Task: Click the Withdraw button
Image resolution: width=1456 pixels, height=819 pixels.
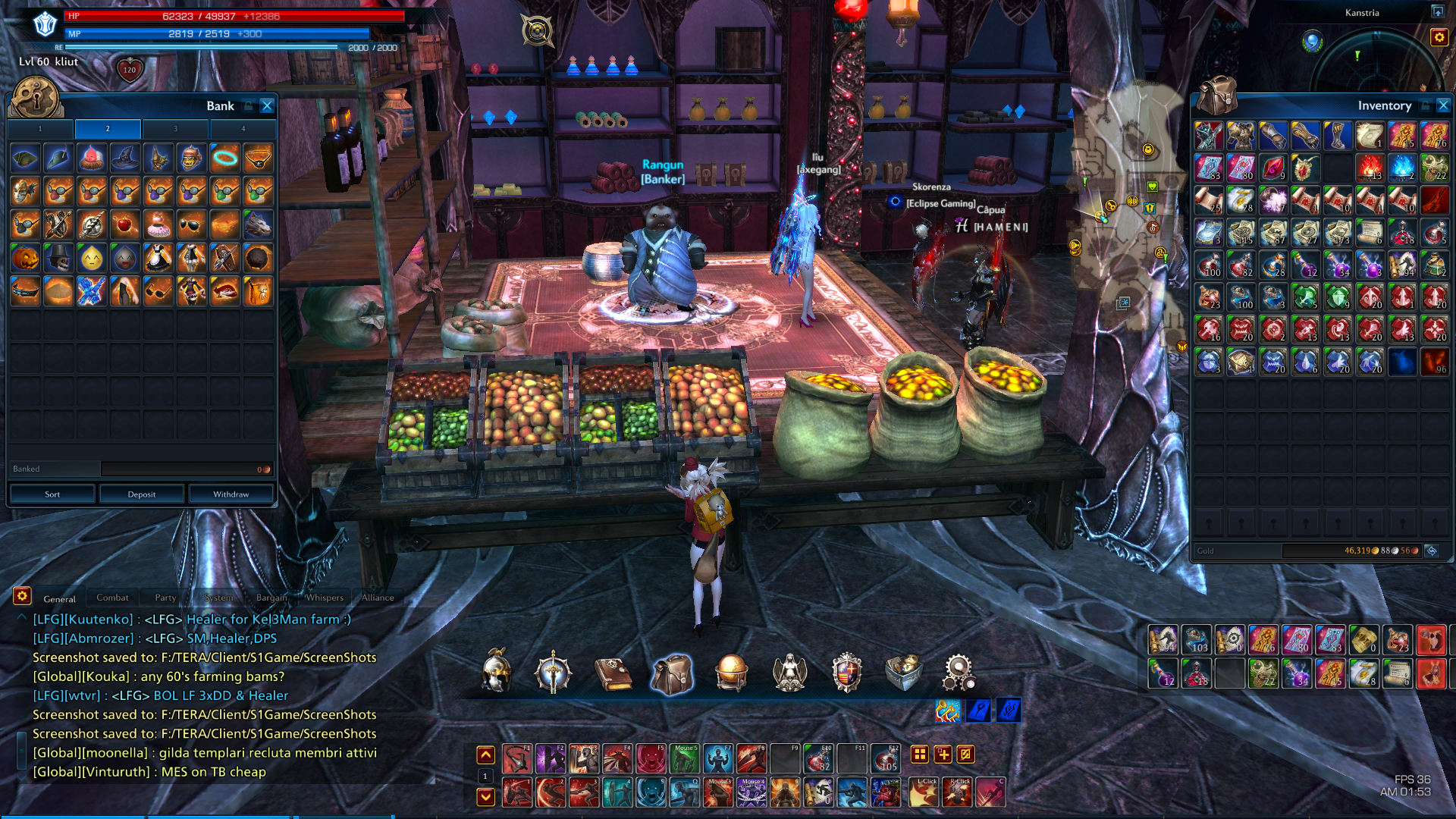Action: pos(231,494)
